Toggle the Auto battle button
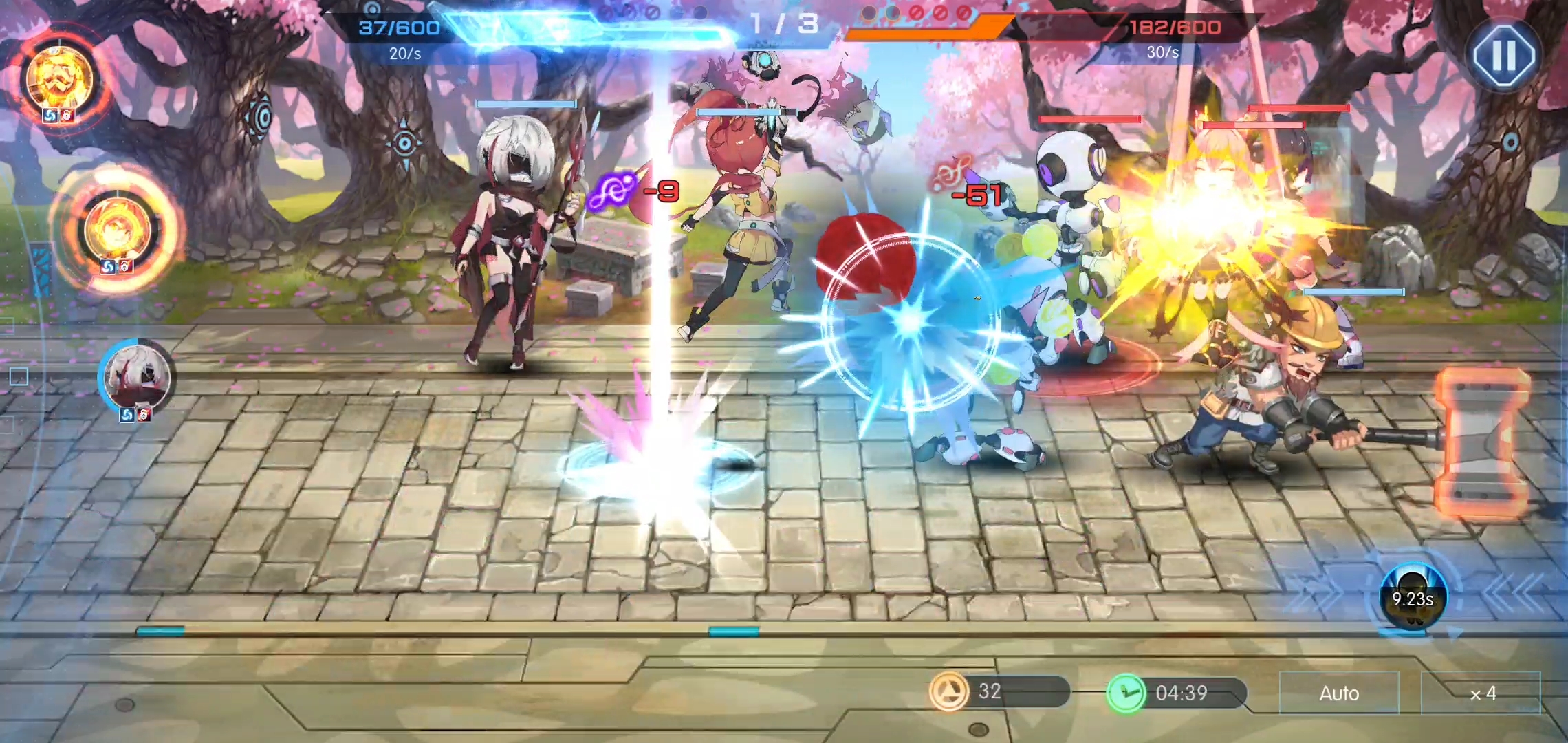1568x743 pixels. [x=1338, y=693]
